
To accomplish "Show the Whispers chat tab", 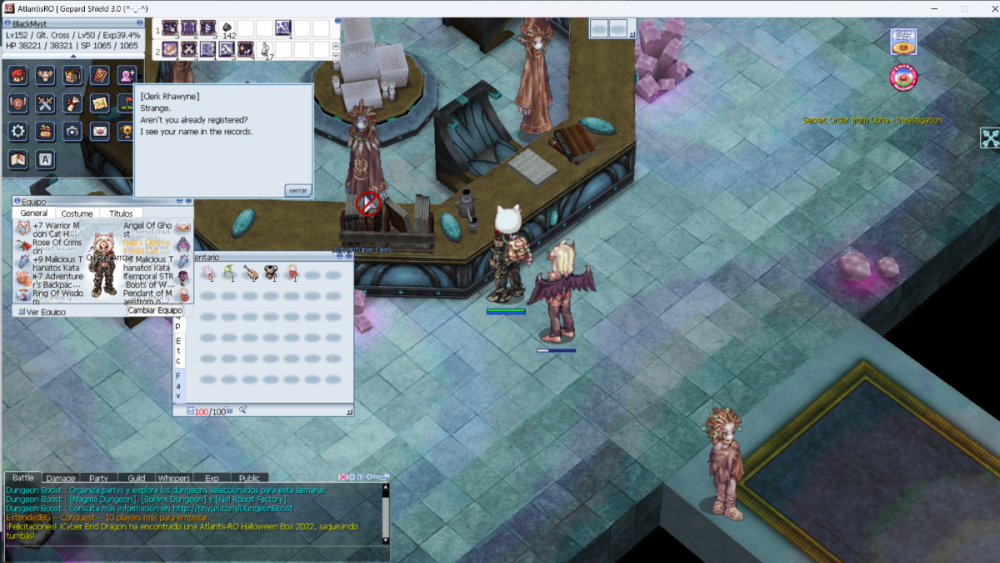I will tap(173, 478).
